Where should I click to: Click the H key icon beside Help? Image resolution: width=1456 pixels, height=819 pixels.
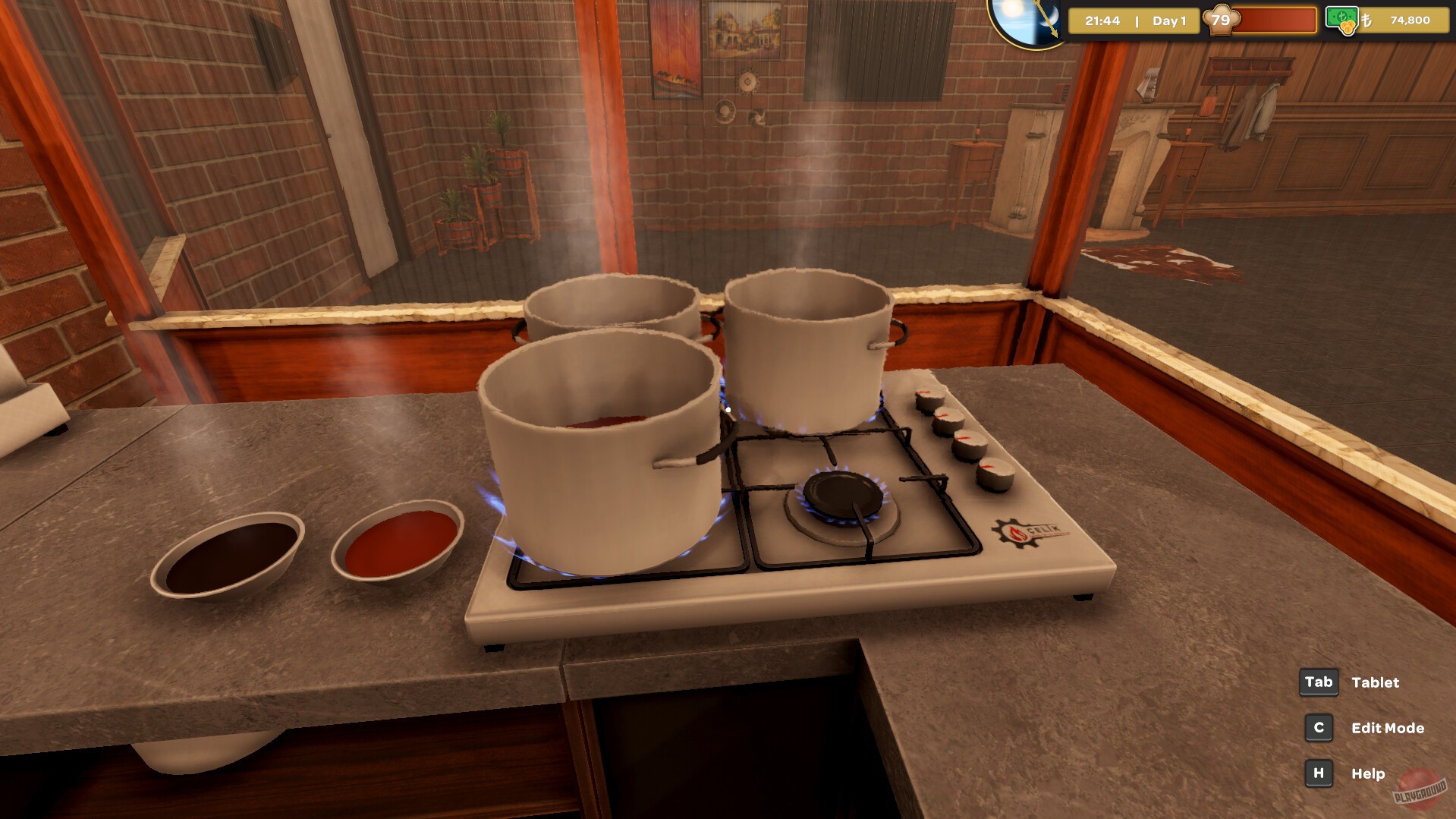pyautogui.click(x=1318, y=773)
